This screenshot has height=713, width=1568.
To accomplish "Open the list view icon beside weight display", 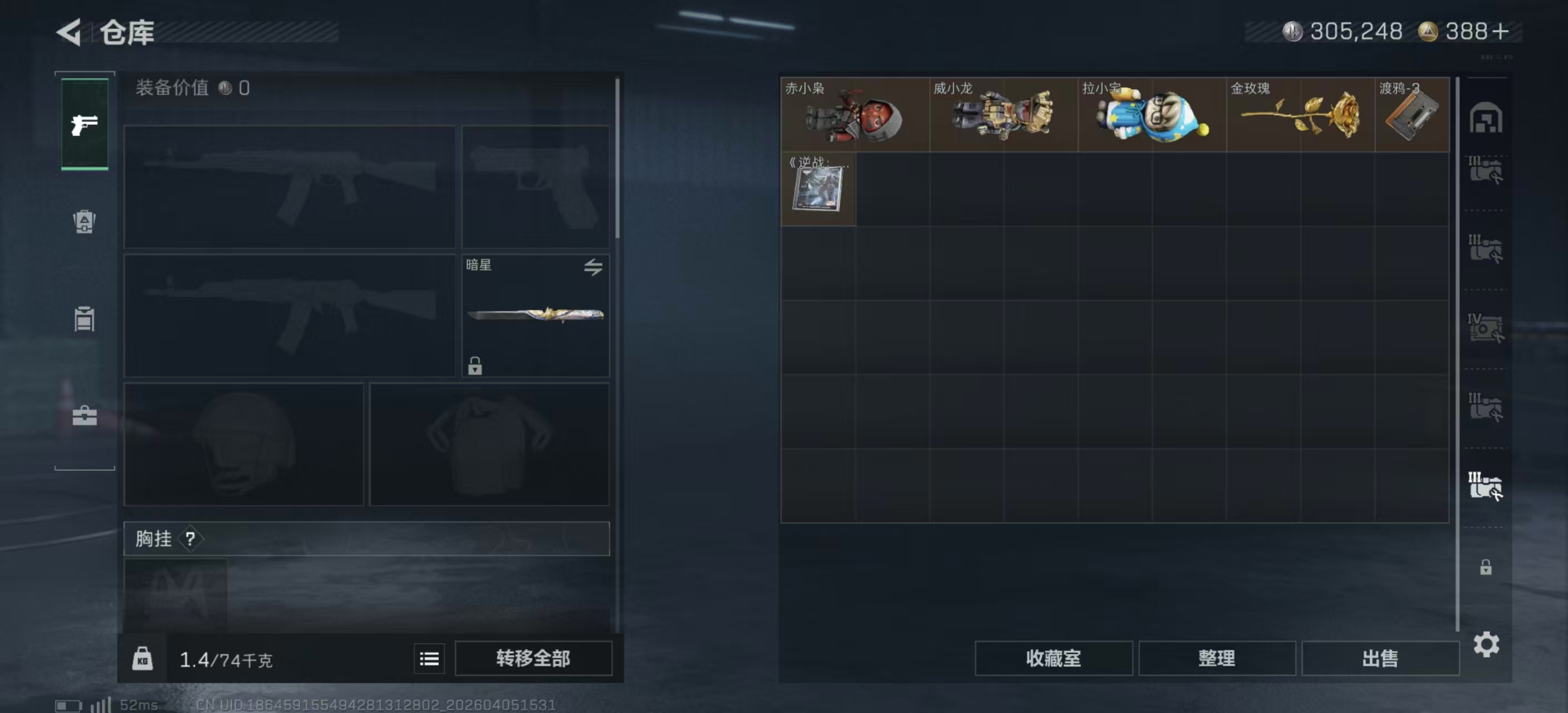I will (x=429, y=658).
